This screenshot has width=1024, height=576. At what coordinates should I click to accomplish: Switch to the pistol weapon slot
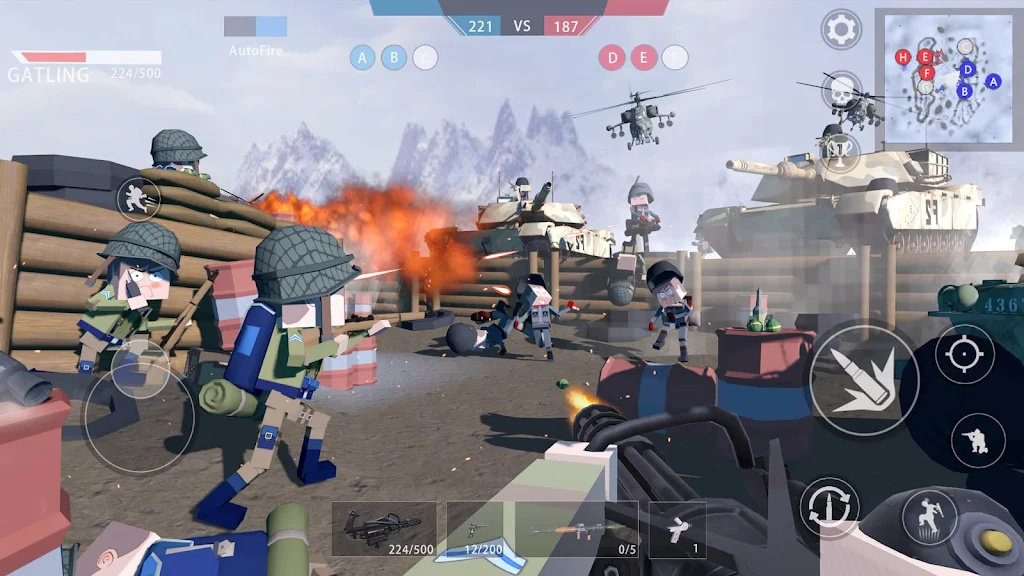click(476, 528)
